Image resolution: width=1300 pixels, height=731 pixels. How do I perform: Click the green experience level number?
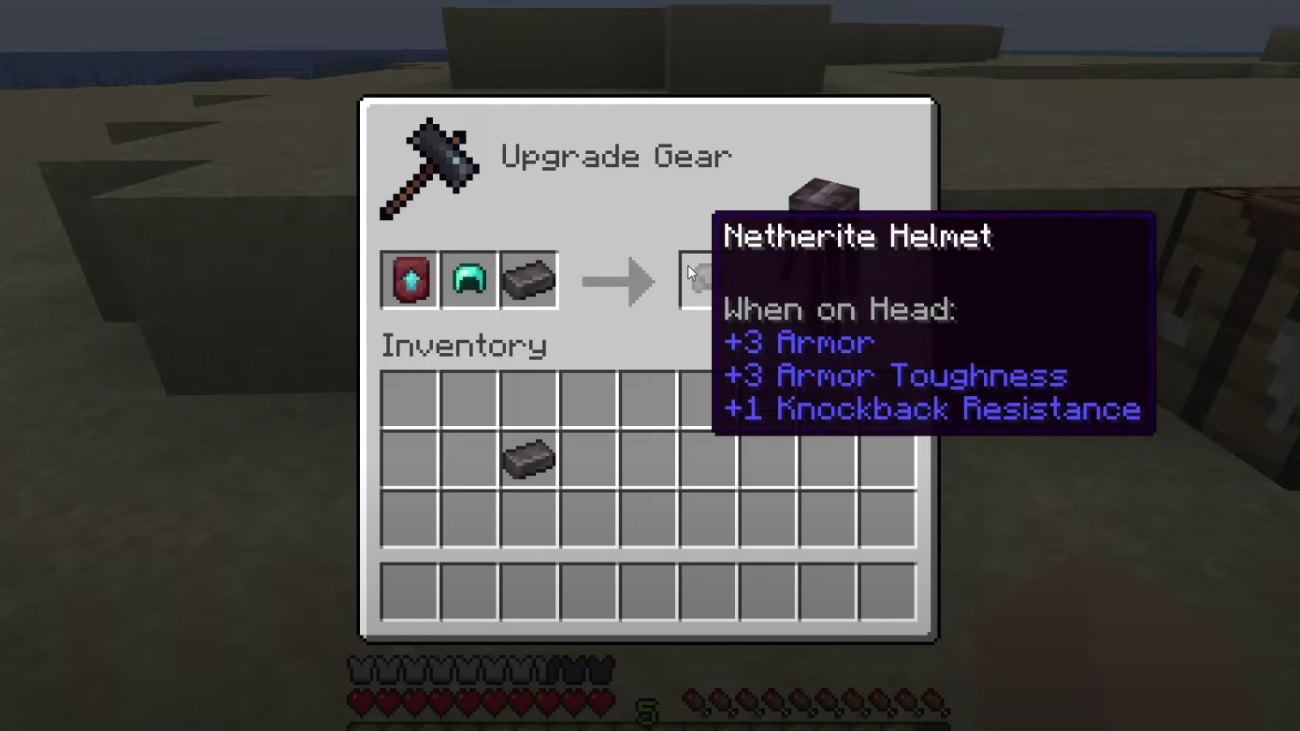pyautogui.click(x=648, y=710)
